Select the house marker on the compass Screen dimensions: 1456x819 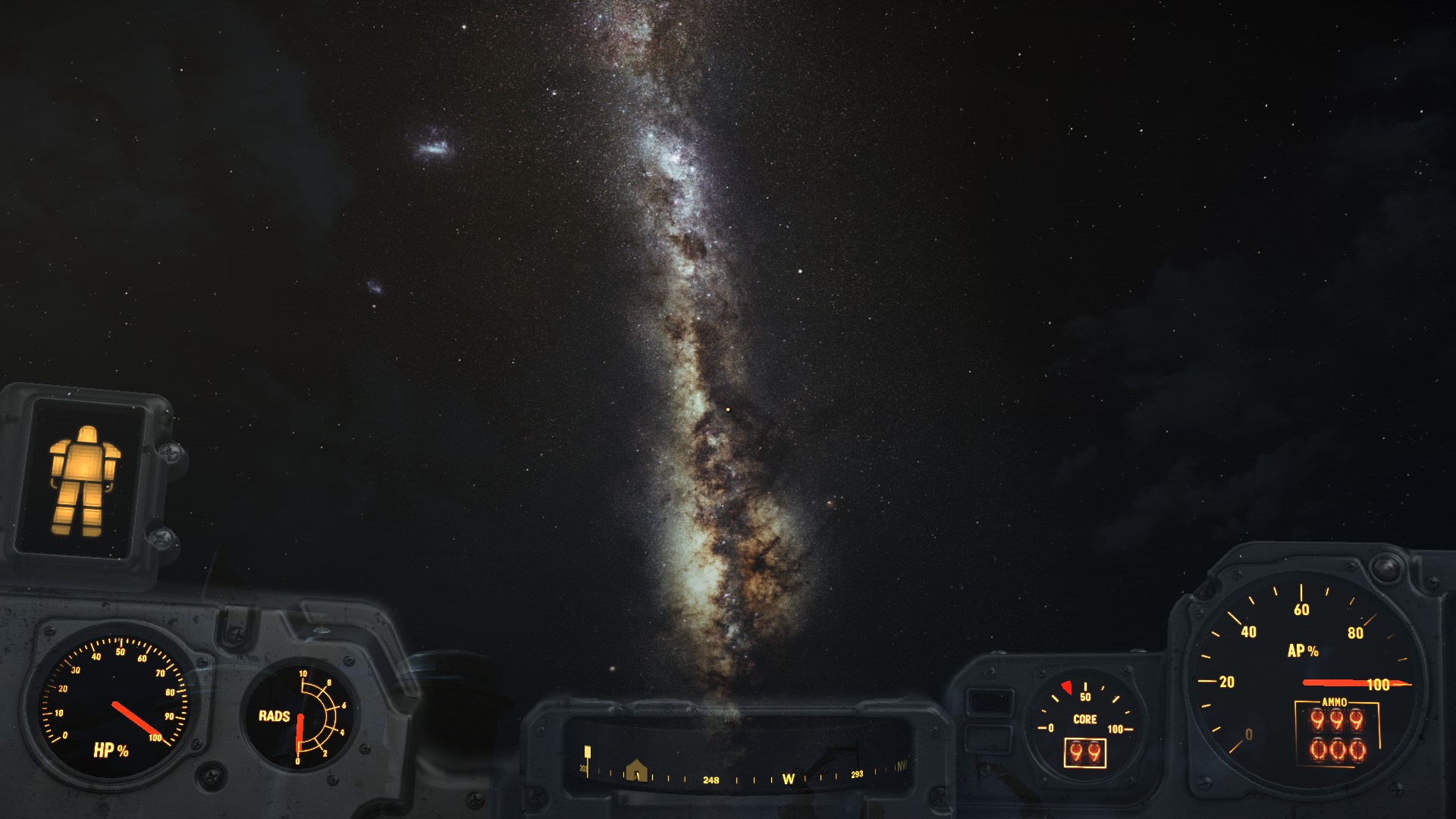(x=636, y=770)
